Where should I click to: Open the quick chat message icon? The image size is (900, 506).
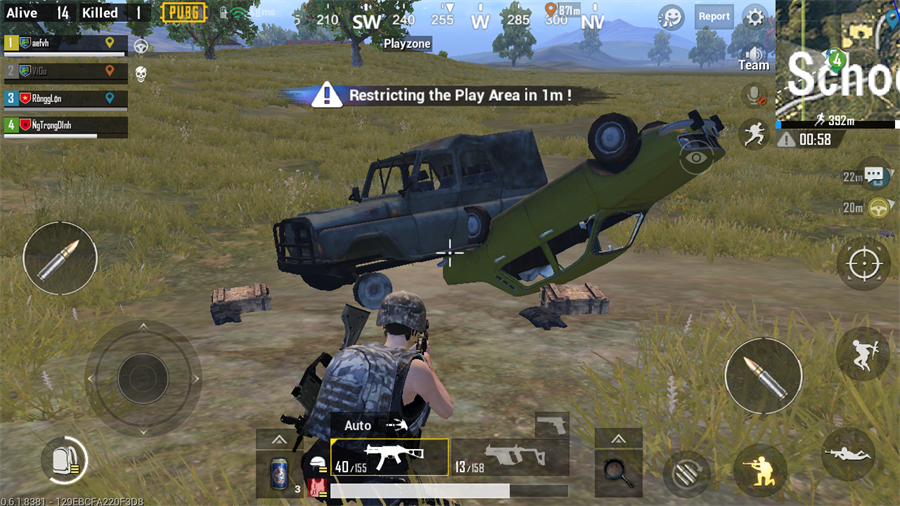(x=875, y=175)
